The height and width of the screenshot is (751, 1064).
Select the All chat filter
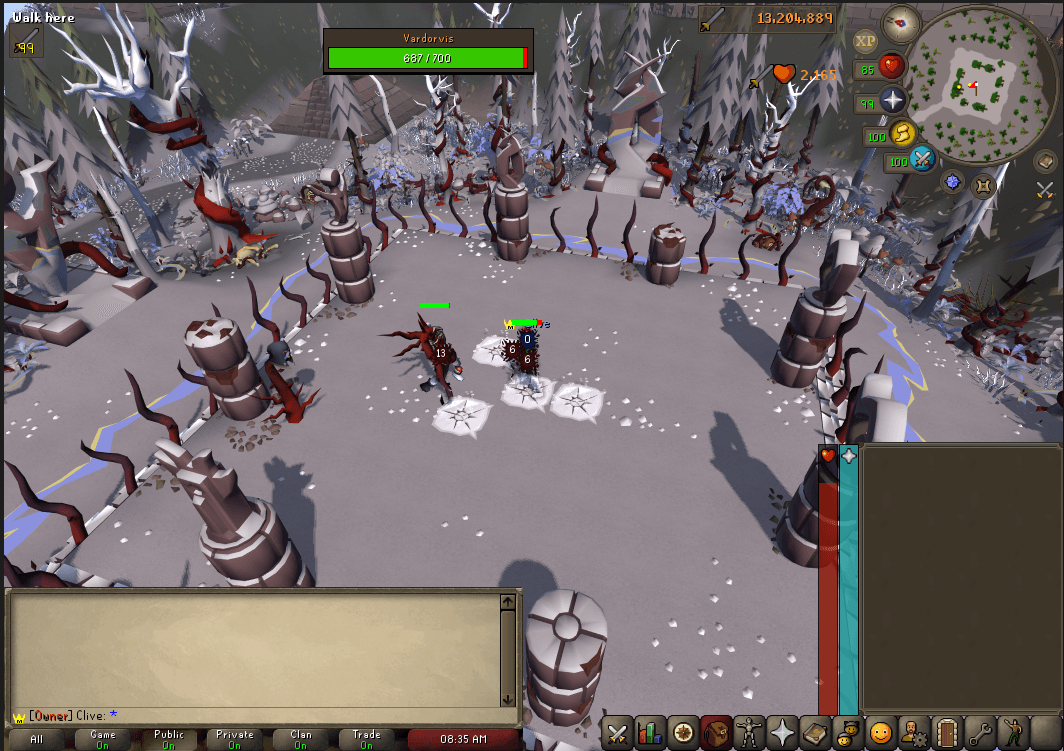[x=37, y=740]
